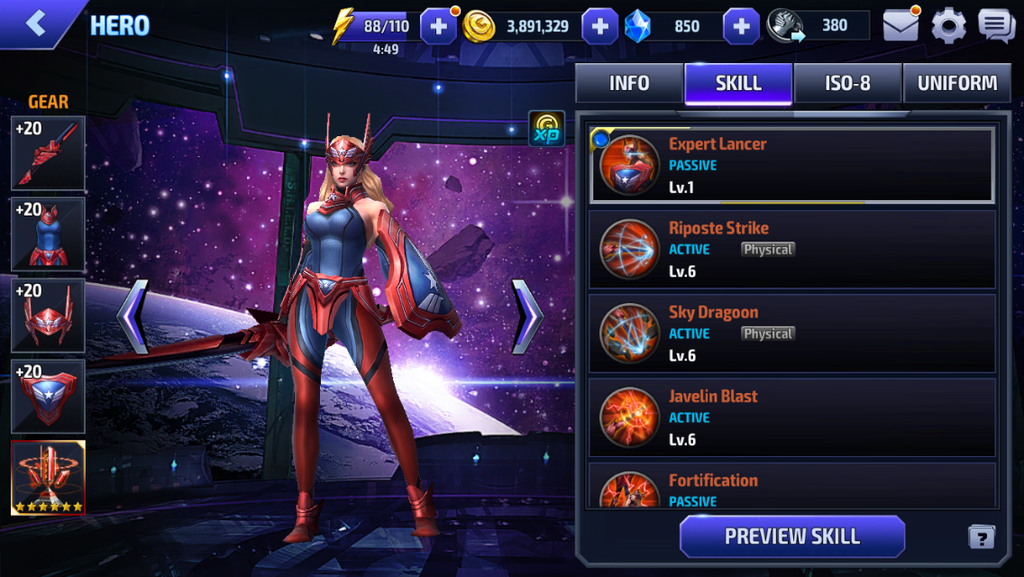This screenshot has width=1024, height=577.
Task: Add more energy with the plus button
Action: point(438,26)
